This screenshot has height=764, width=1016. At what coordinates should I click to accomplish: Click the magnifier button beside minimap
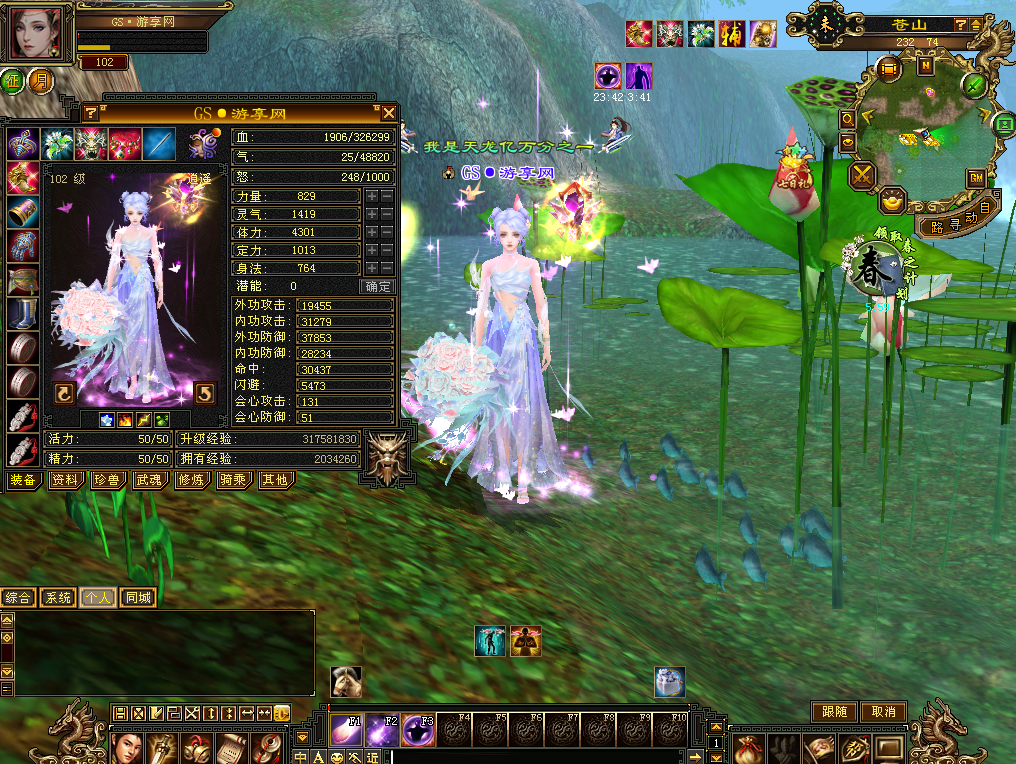(x=847, y=118)
